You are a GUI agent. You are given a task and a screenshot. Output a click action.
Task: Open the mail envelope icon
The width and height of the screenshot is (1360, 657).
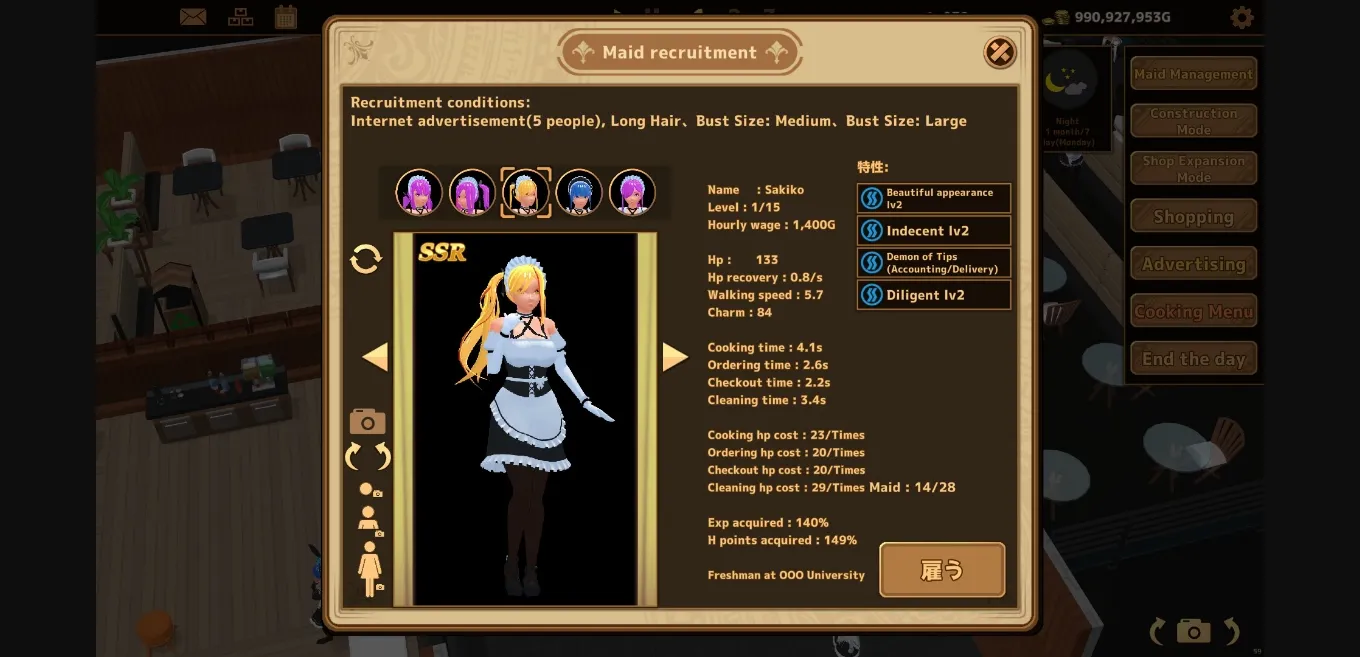193,17
